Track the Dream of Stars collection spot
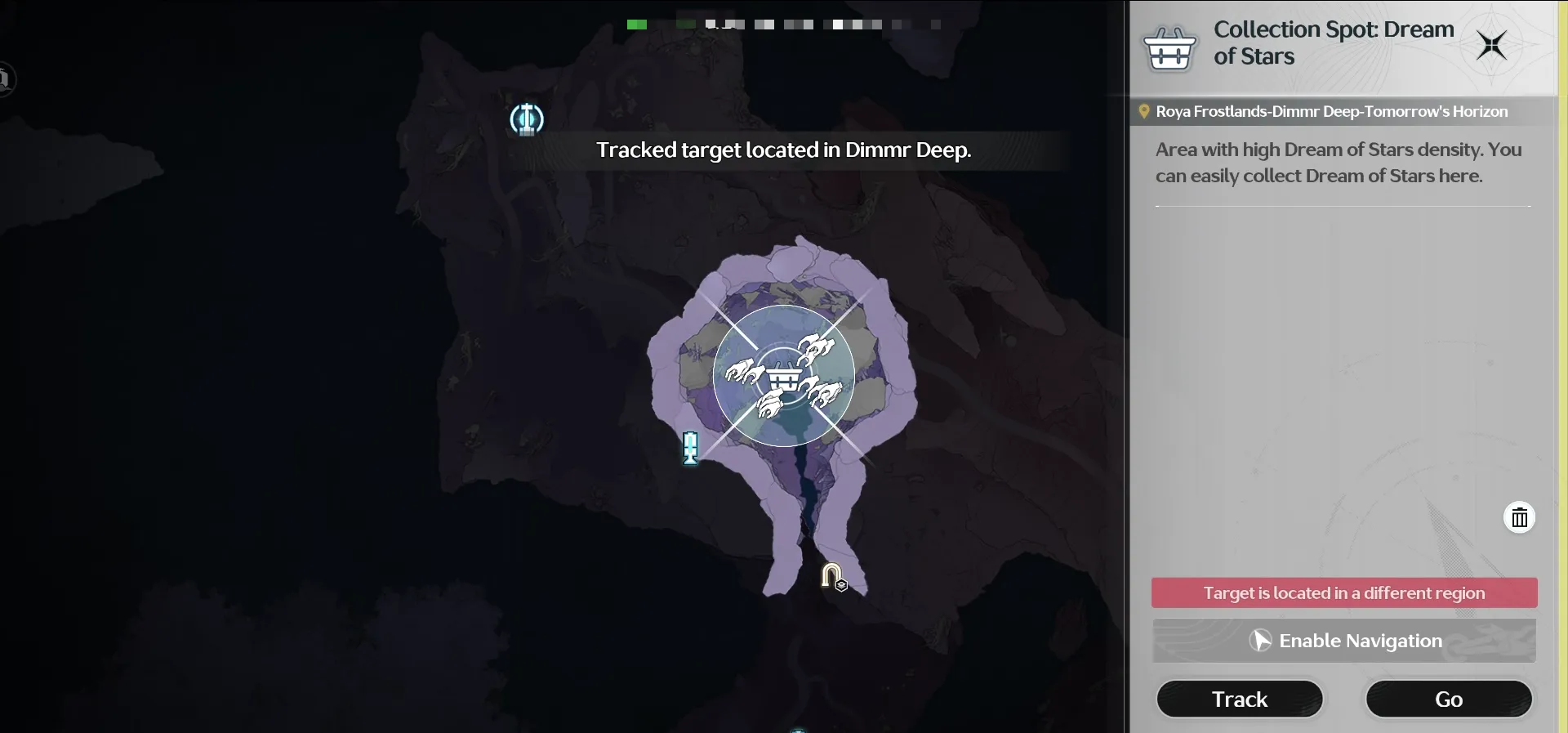The height and width of the screenshot is (733, 1568). [1239, 699]
